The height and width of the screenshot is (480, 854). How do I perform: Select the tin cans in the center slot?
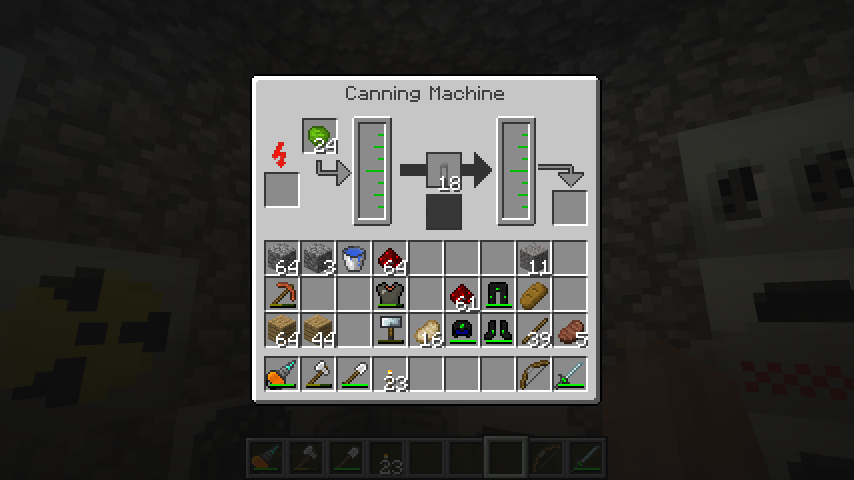point(444,170)
